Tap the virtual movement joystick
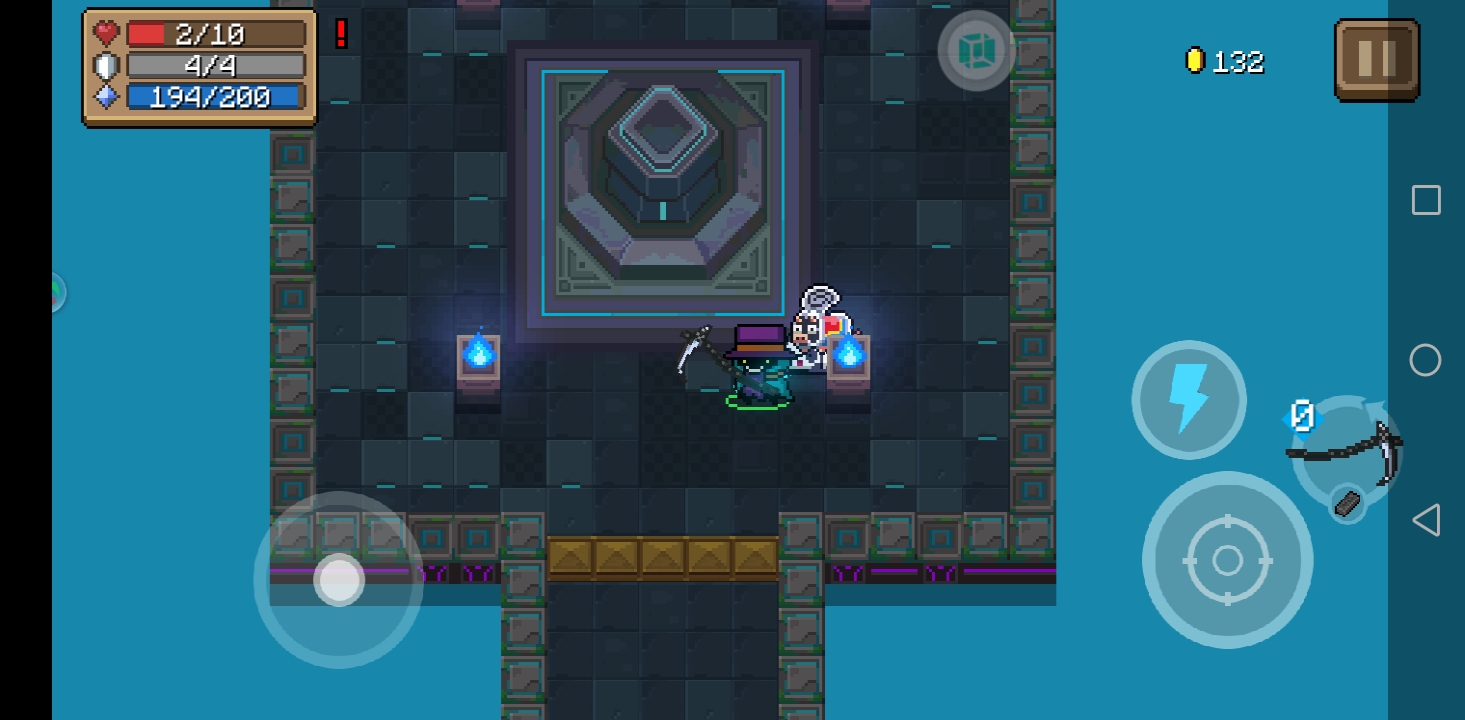The image size is (1465, 720). [x=339, y=579]
